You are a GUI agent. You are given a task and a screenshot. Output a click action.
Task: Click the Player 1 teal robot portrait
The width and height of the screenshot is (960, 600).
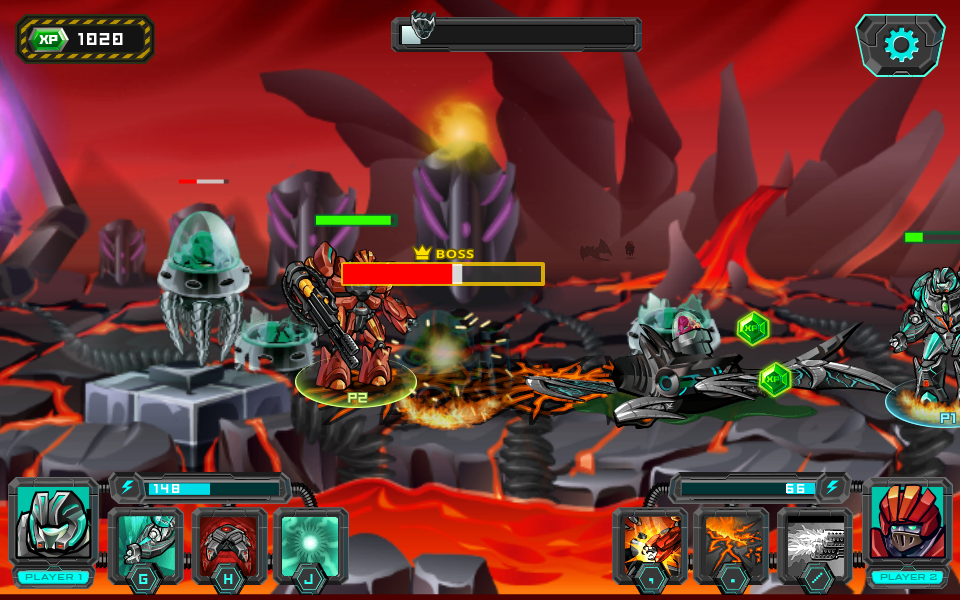52,524
